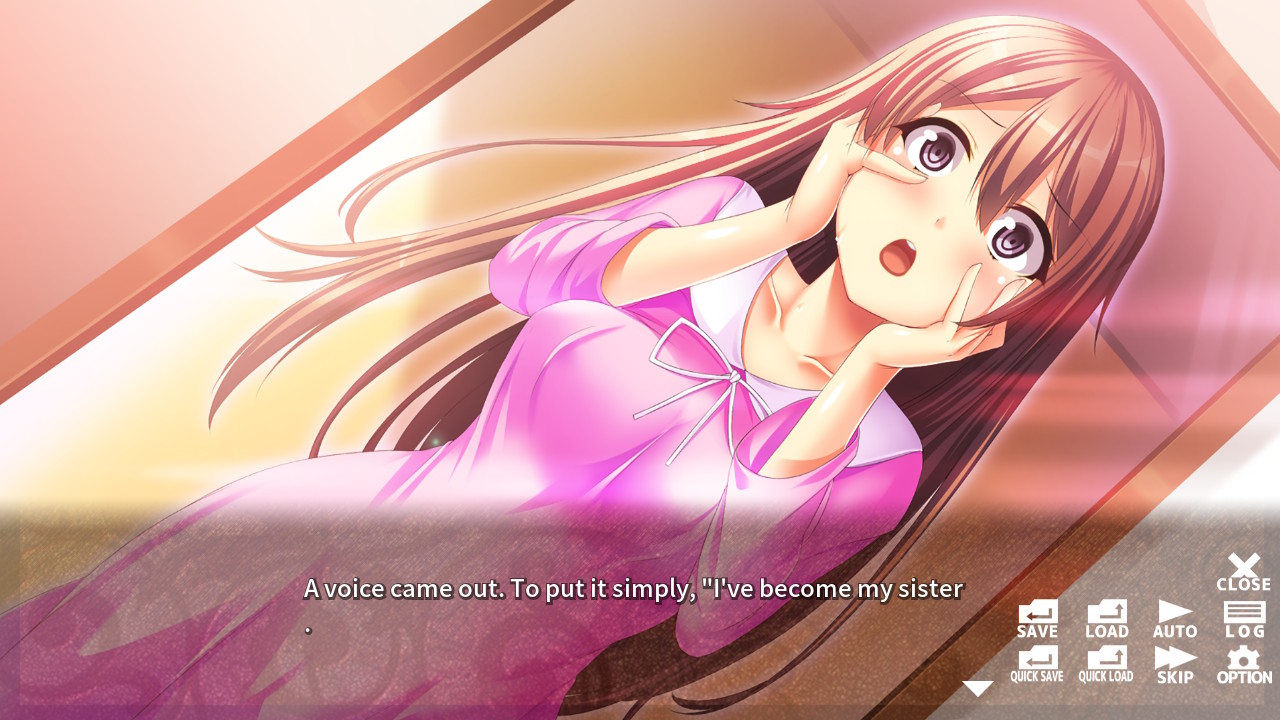
Task: Click AUTO's play triangle
Action: (x=1173, y=613)
